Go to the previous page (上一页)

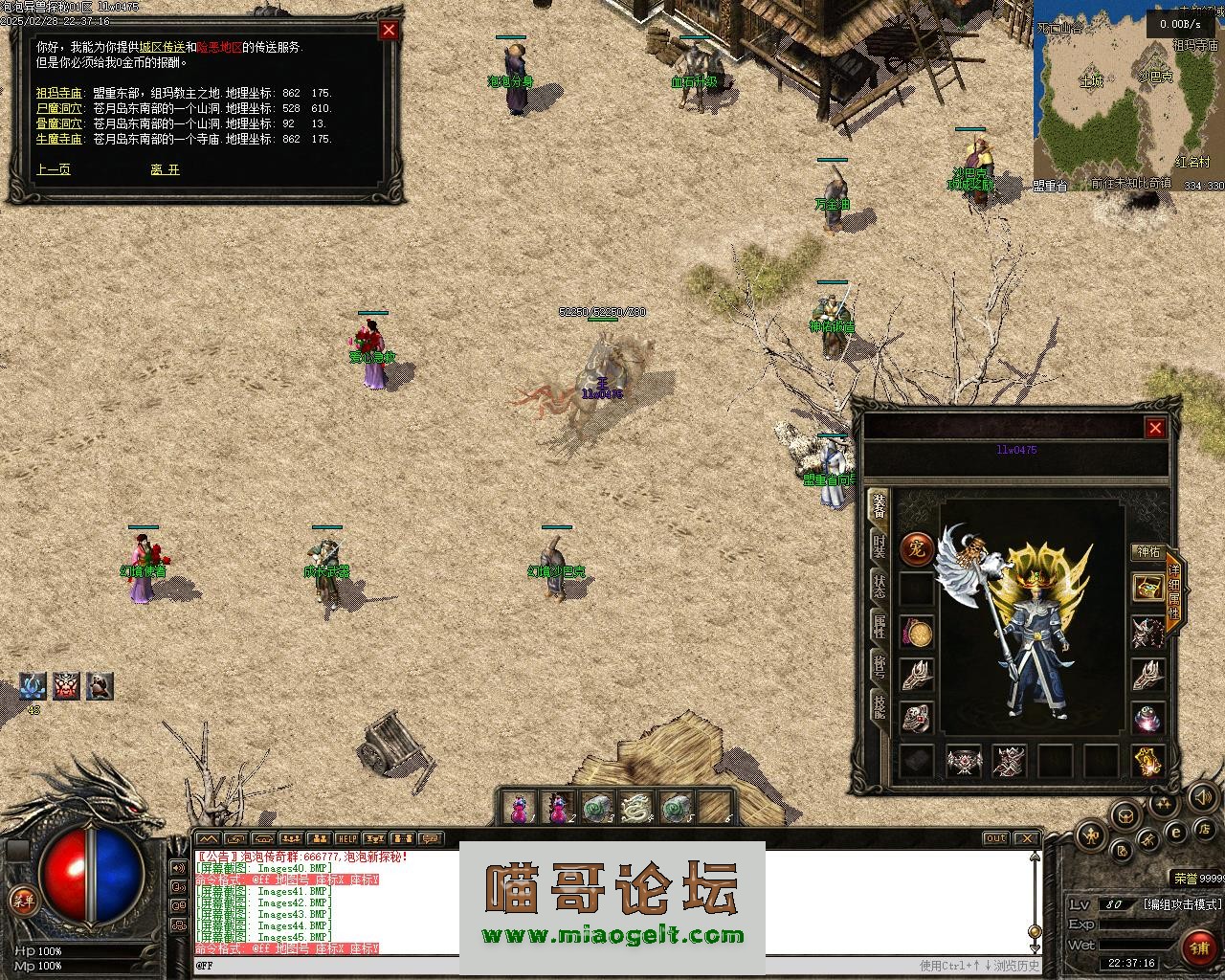pyautogui.click(x=54, y=169)
